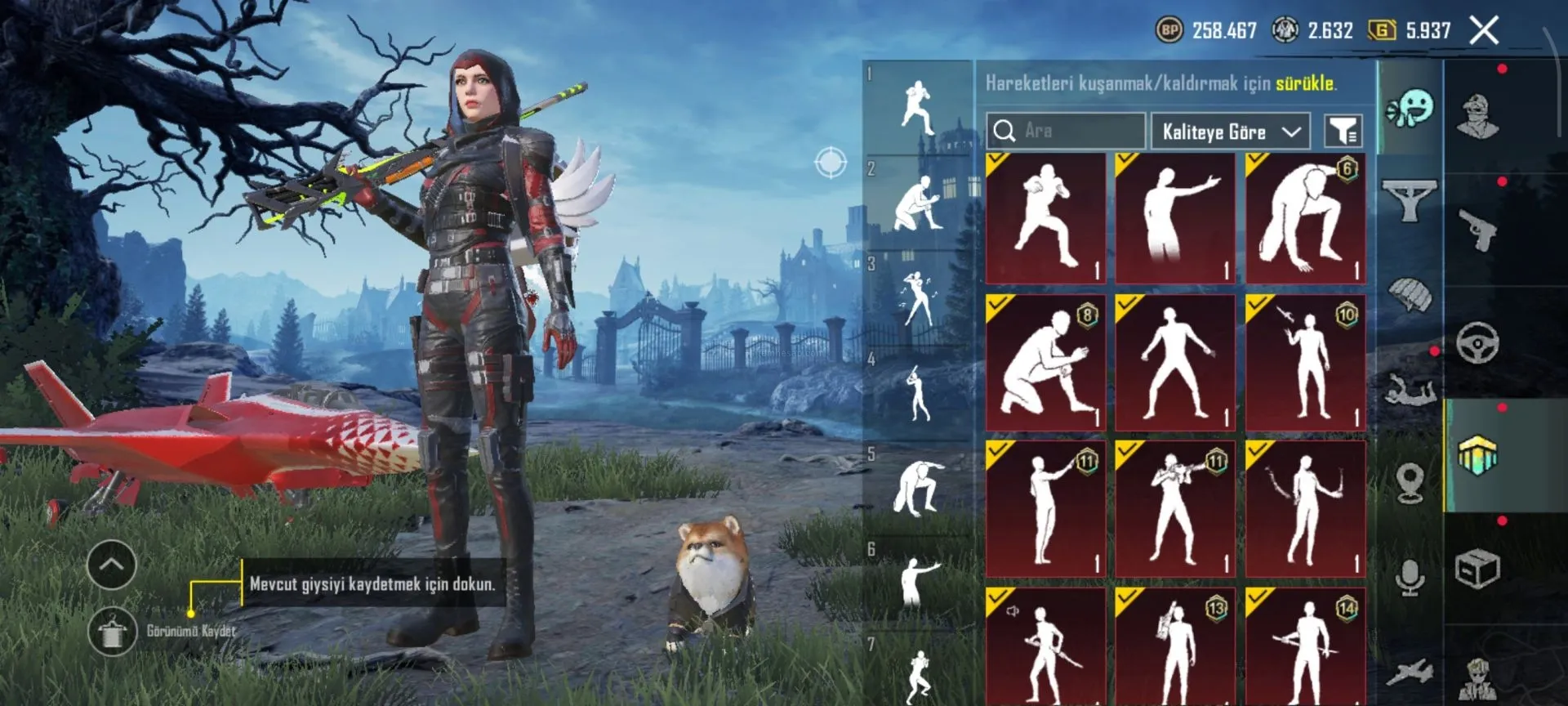1568x706 pixels.
Task: Select equipped emote slot number 1
Action: pos(918,107)
